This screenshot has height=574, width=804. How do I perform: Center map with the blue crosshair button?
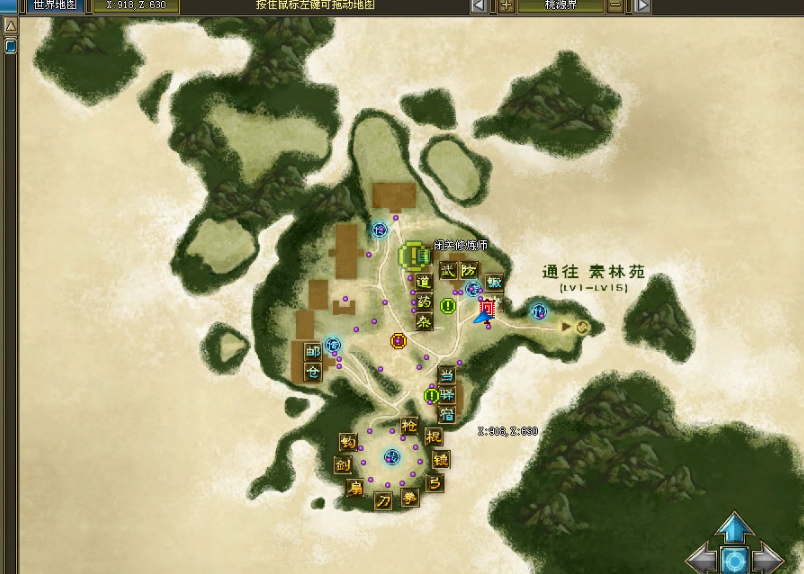point(735,559)
